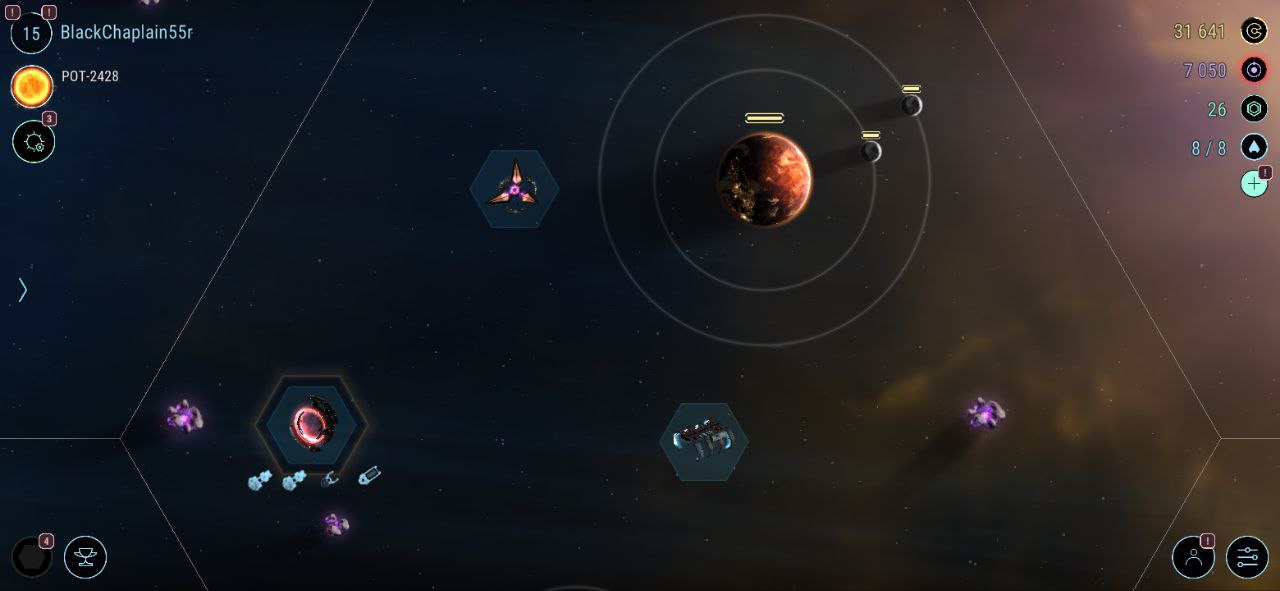The width and height of the screenshot is (1280, 591).
Task: Tap the green hexagon resource icon
Action: coord(1254,109)
